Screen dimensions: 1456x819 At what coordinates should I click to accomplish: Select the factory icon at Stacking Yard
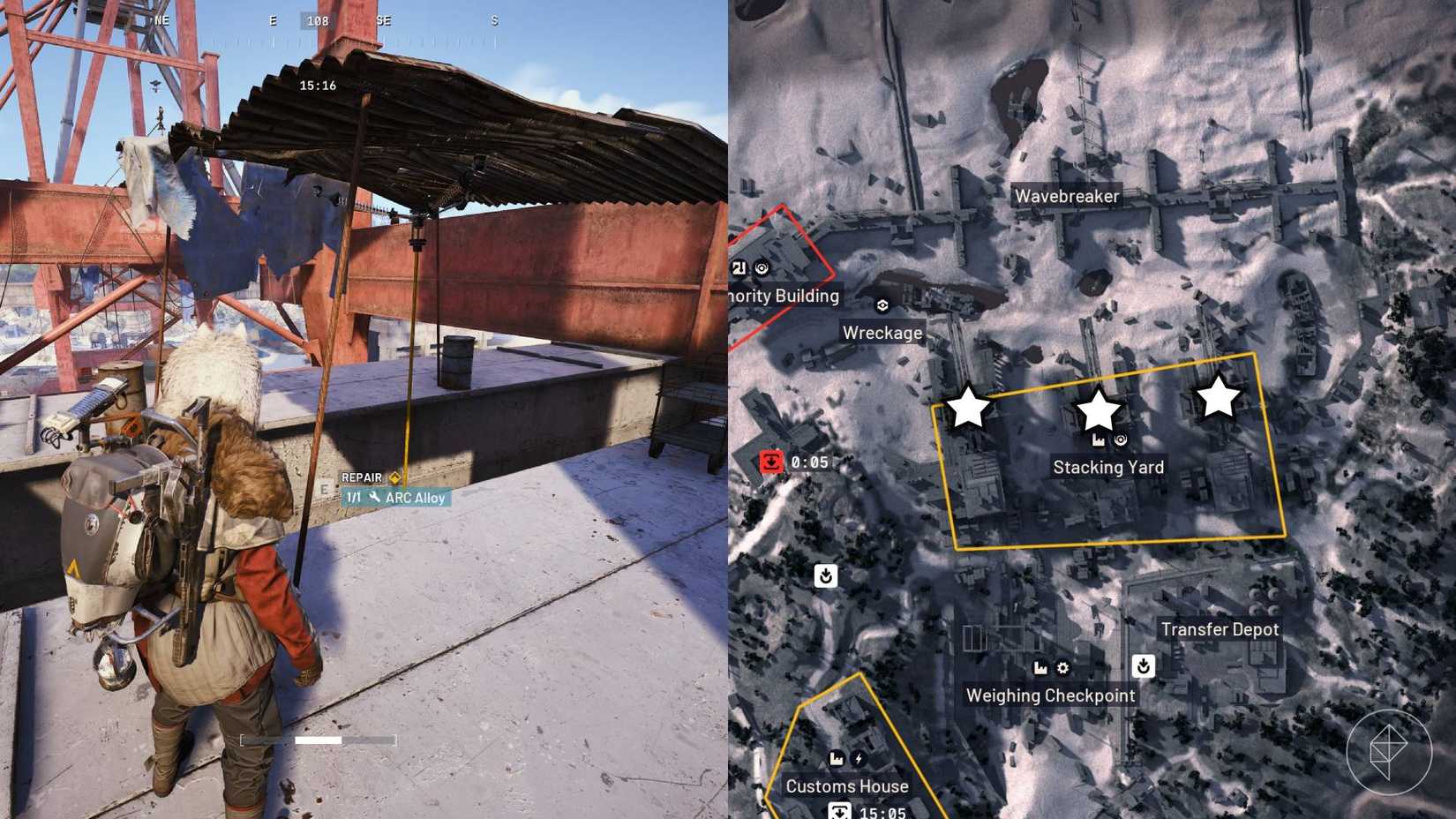pyautogui.click(x=1099, y=440)
